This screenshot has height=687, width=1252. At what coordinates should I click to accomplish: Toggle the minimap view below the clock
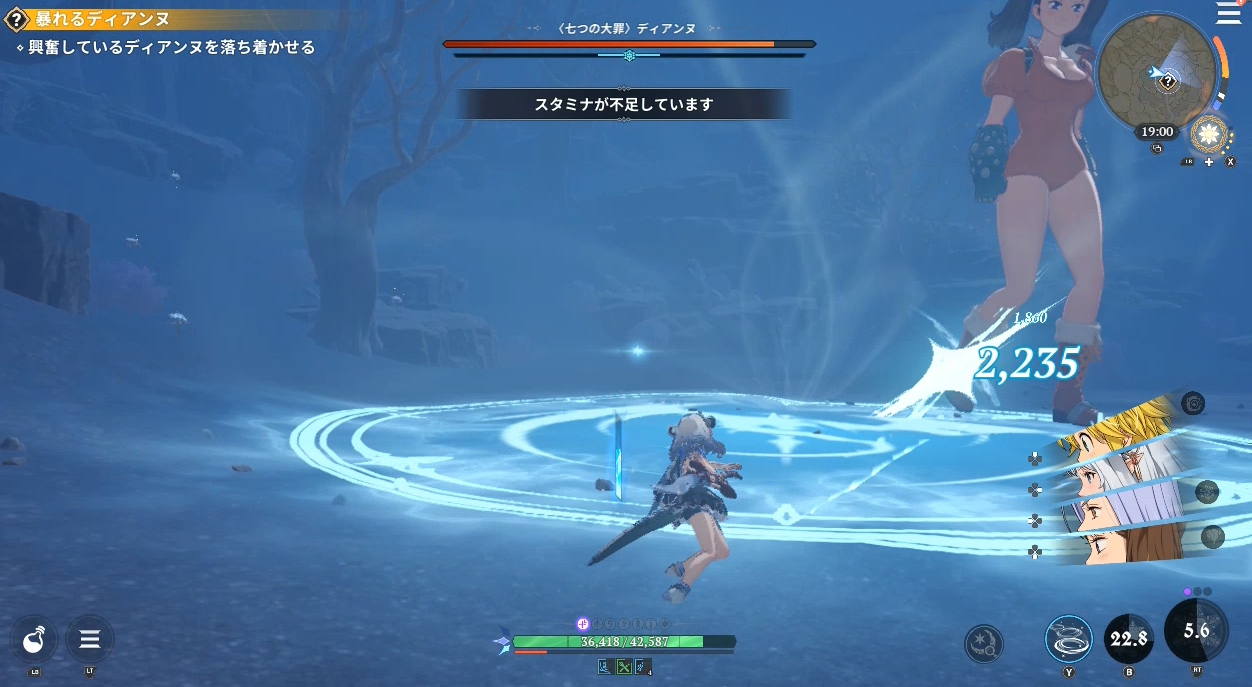[1157, 149]
